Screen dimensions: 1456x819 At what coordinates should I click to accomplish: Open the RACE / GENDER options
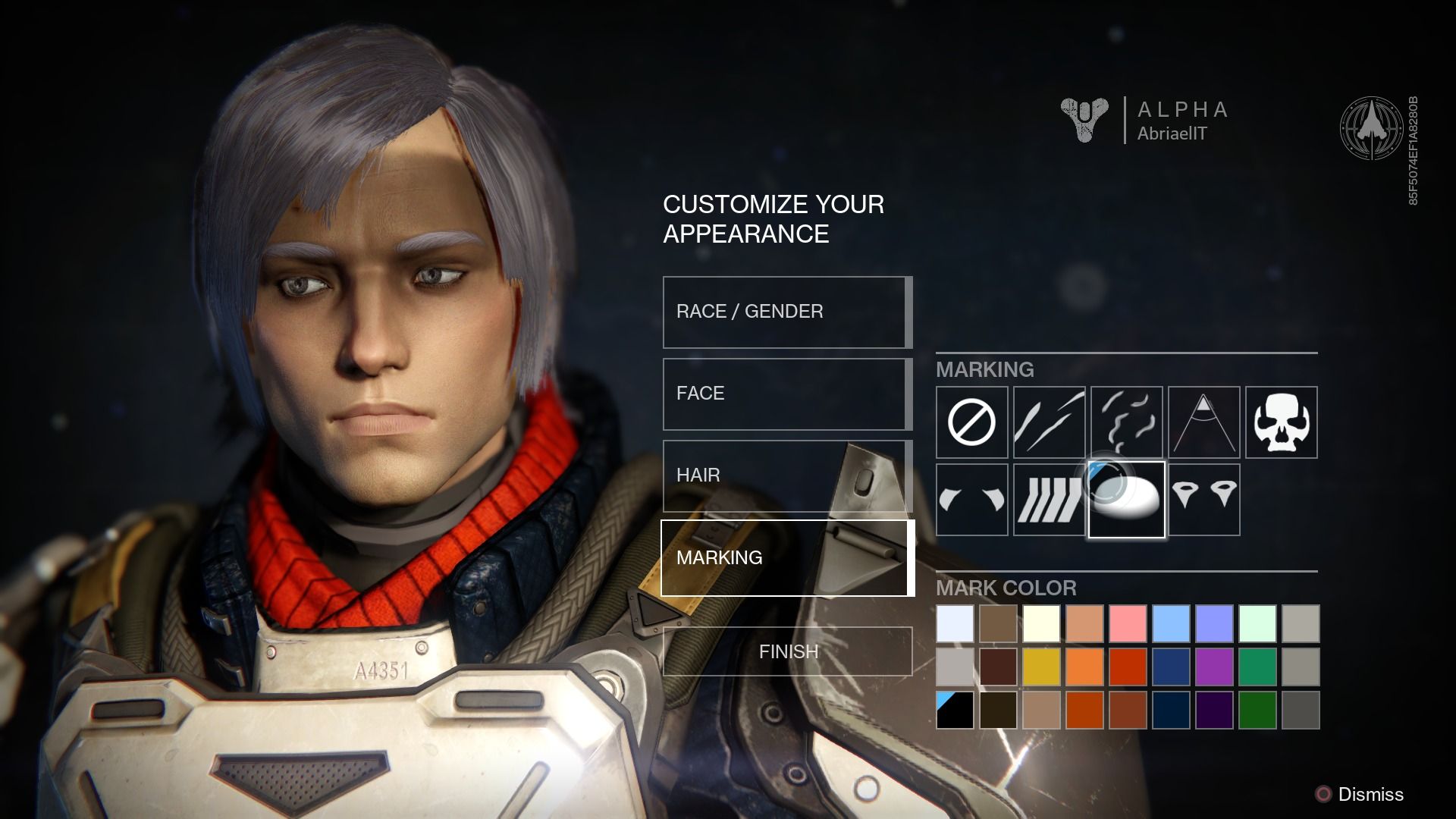tap(785, 311)
